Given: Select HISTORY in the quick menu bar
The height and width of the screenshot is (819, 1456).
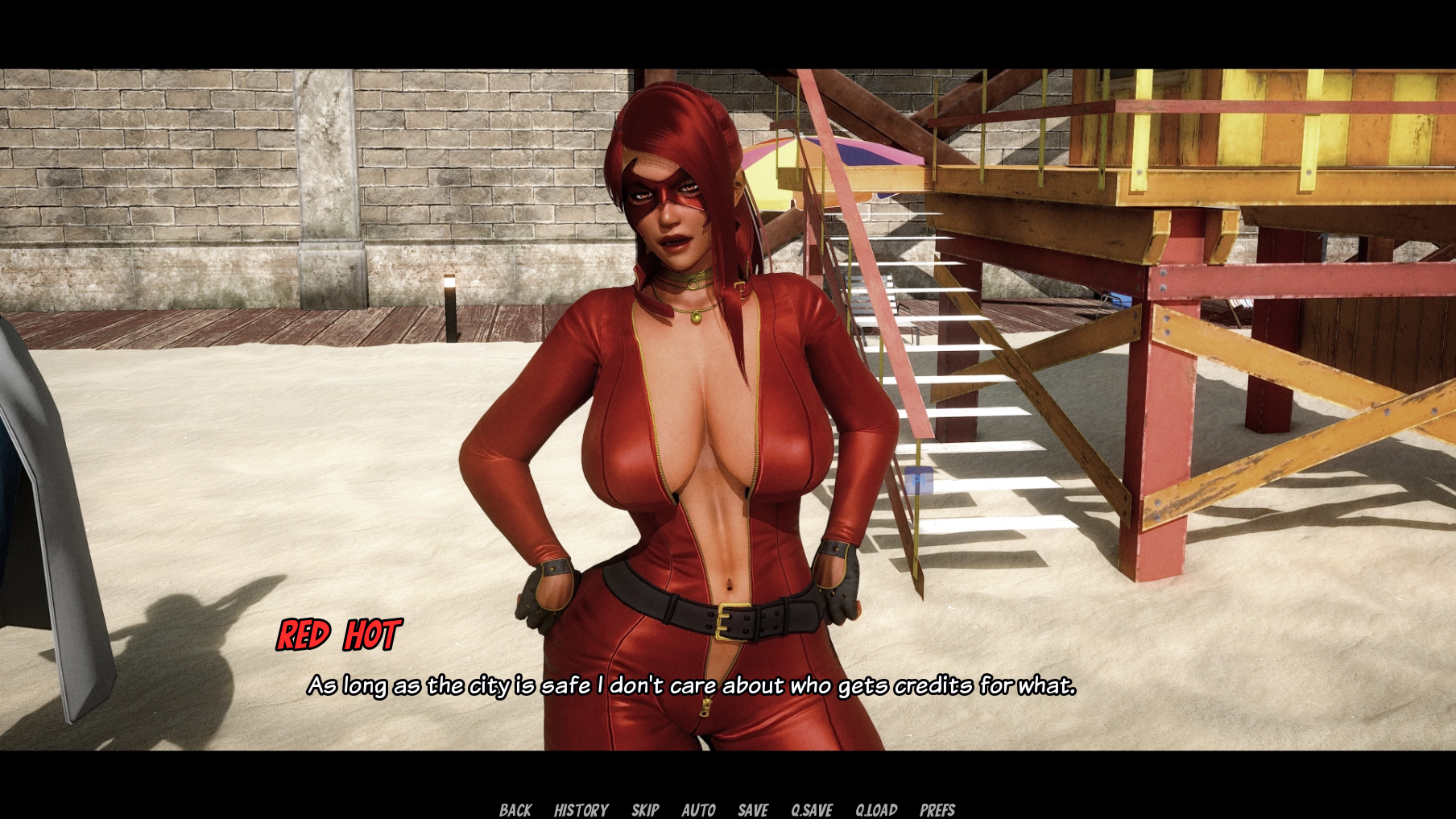Looking at the screenshot, I should pyautogui.click(x=581, y=809).
